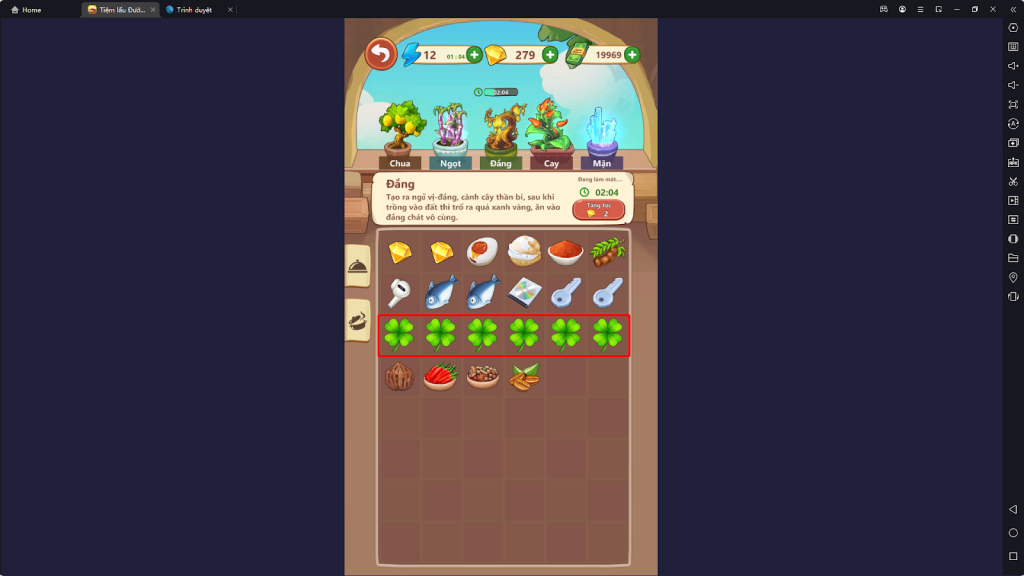Select the tamarind pod item
Image resolution: width=1024 pixels, height=576 pixels.
tap(607, 251)
